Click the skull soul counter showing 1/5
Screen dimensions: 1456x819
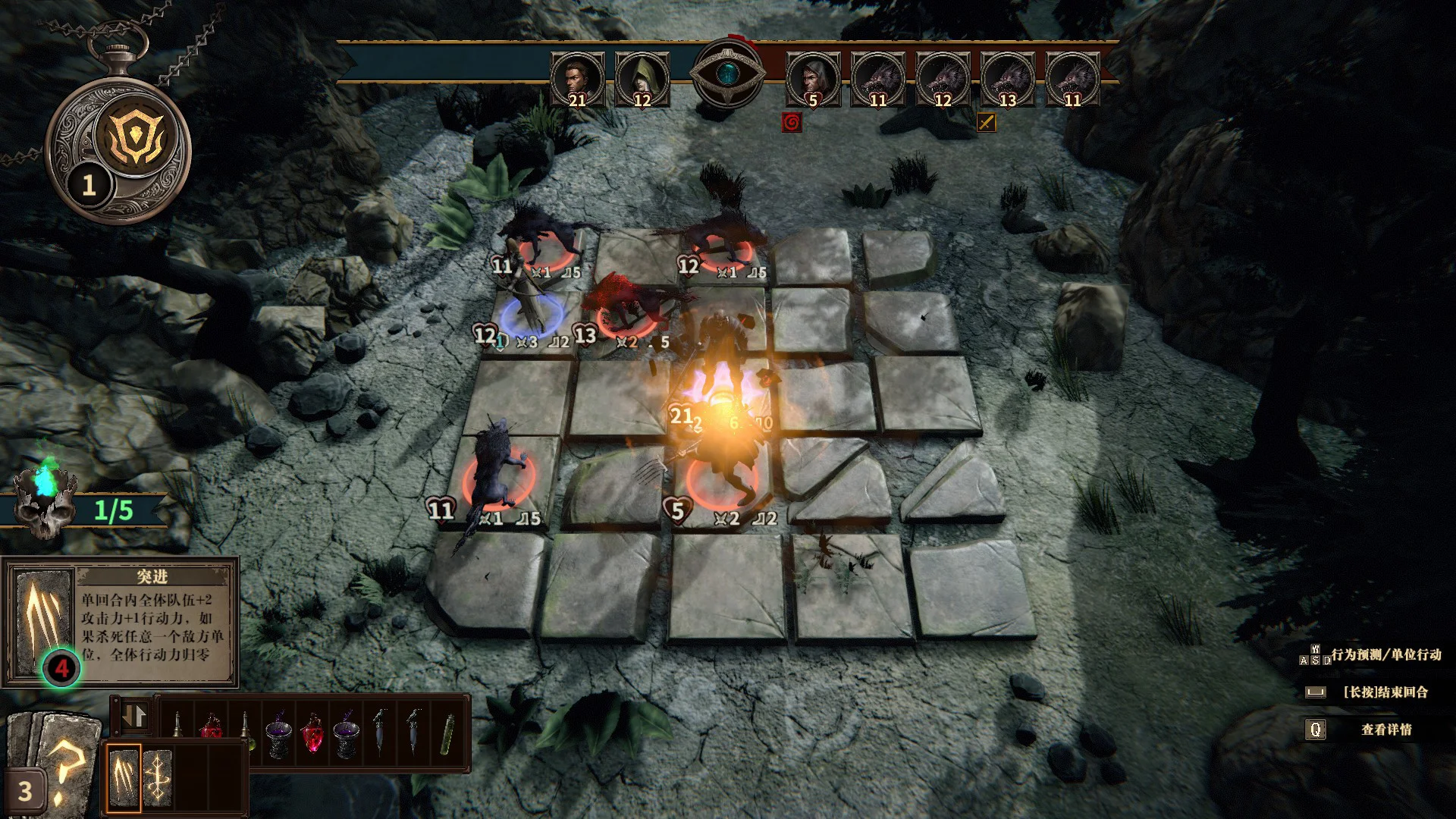tap(45, 508)
